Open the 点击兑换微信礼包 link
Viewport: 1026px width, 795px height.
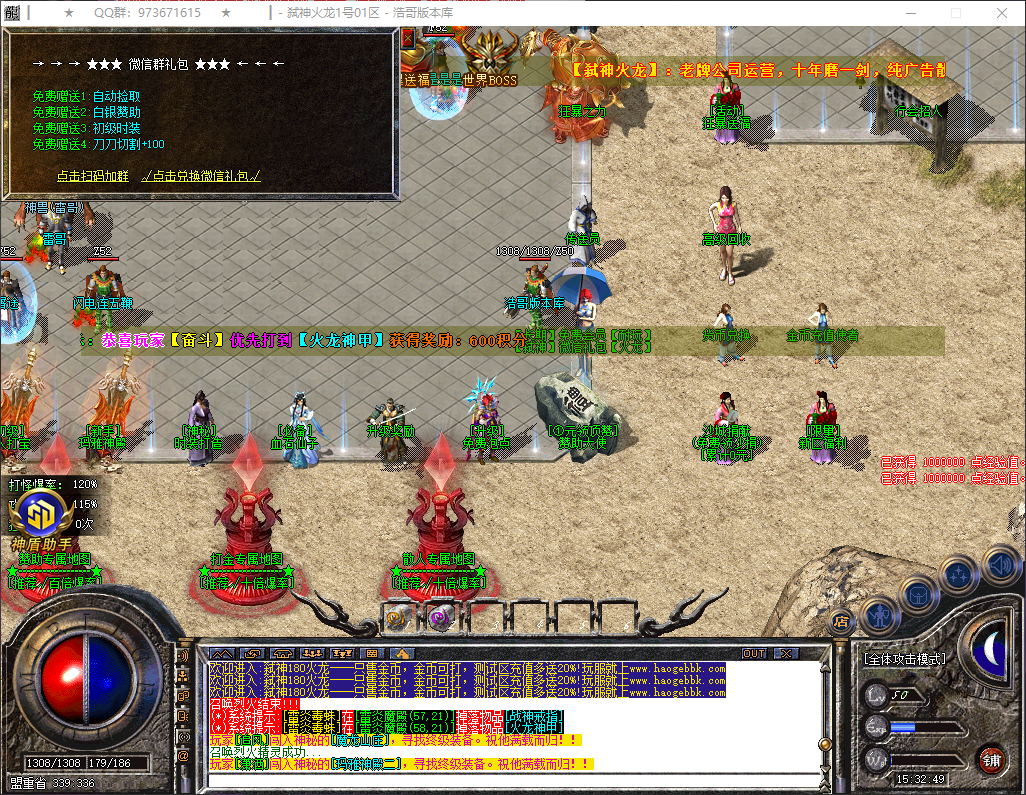point(201,175)
